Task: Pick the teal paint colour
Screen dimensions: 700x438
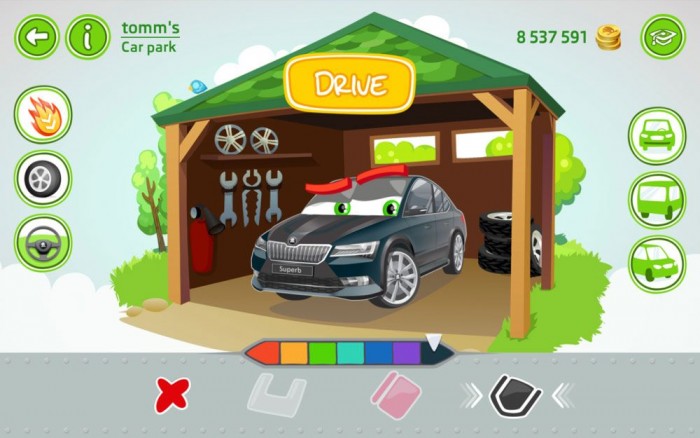Action: (x=350, y=353)
